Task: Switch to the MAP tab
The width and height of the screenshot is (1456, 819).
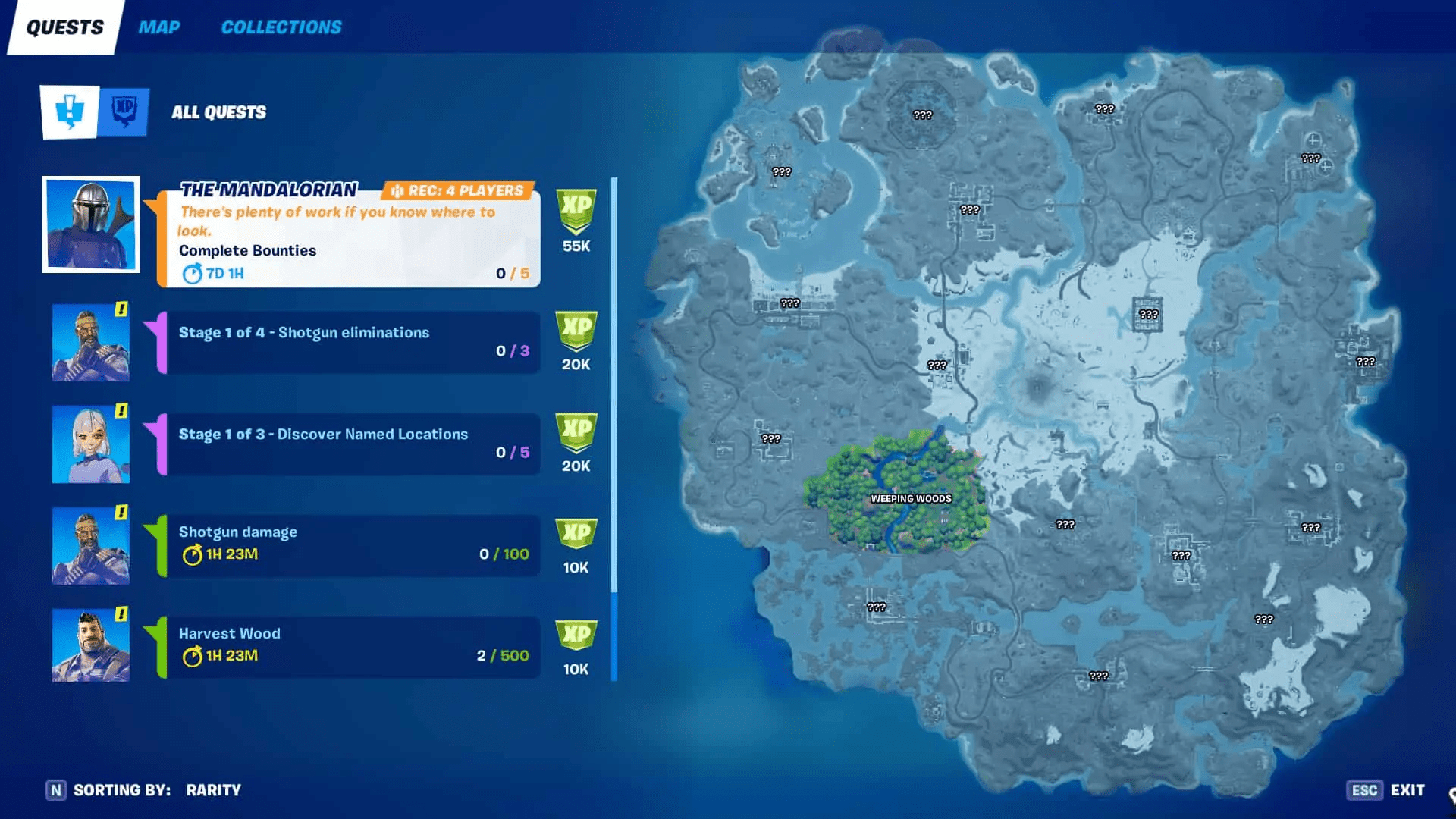Action: [159, 27]
